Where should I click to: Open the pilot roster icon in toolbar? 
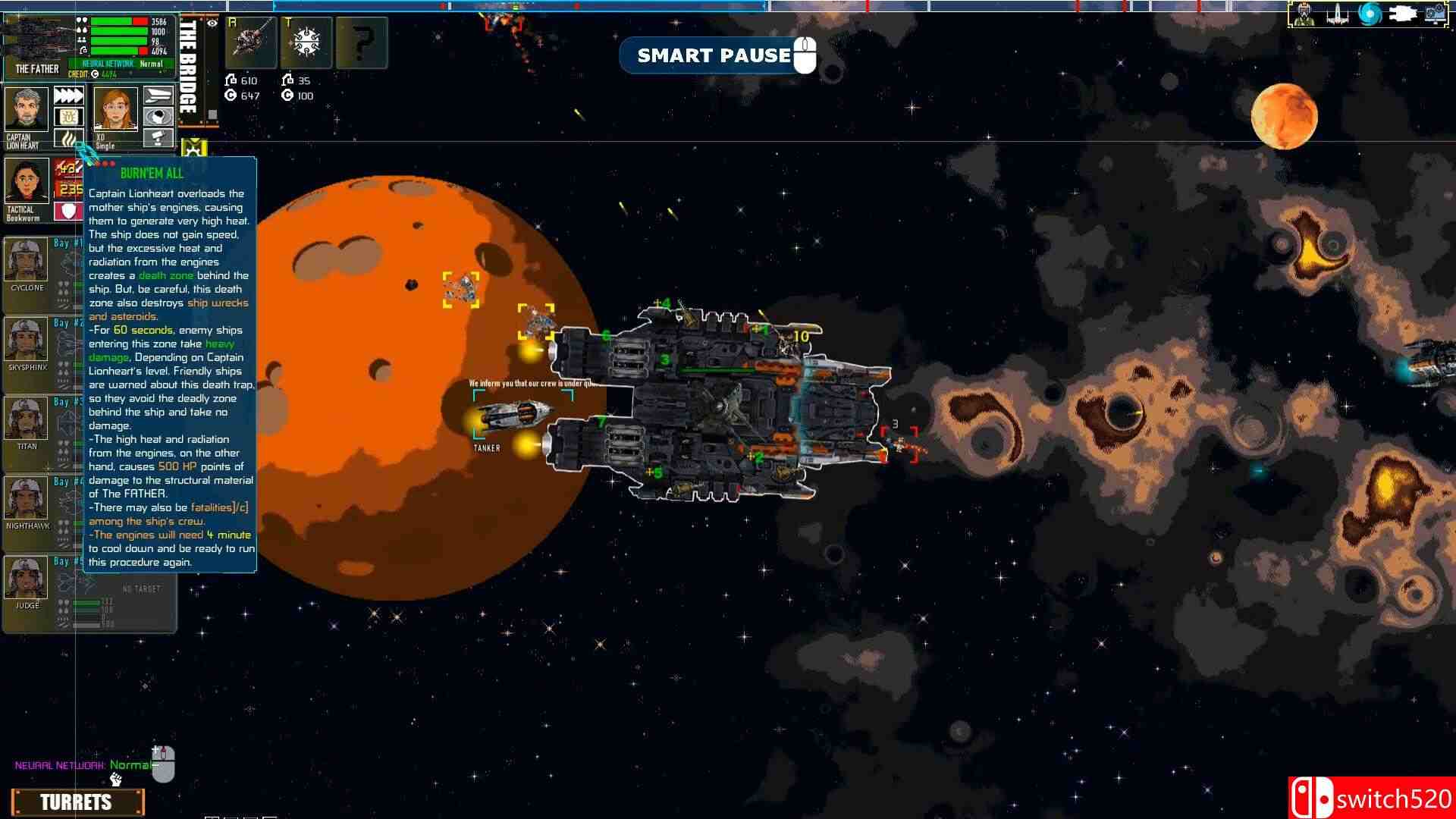click(x=1304, y=14)
